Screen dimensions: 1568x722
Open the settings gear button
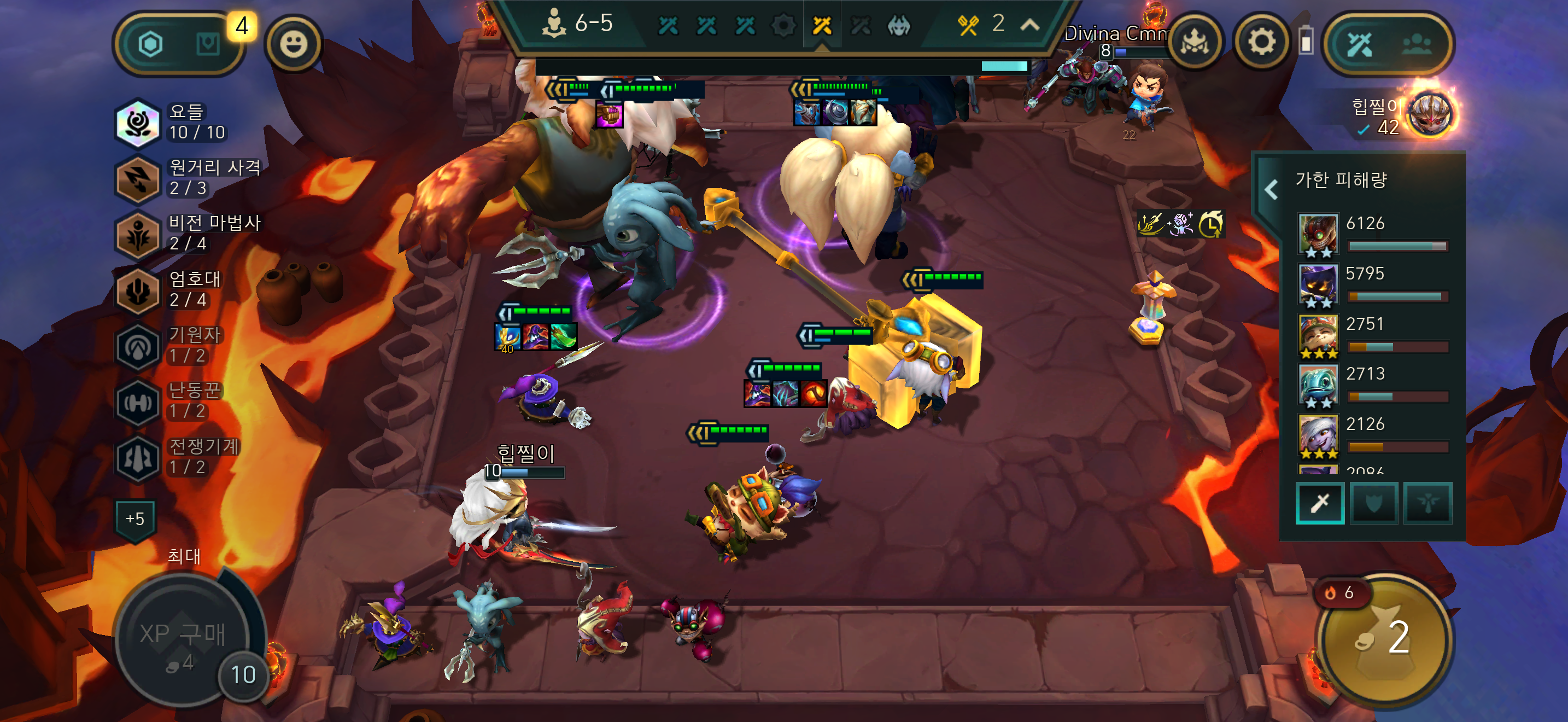point(1261,43)
